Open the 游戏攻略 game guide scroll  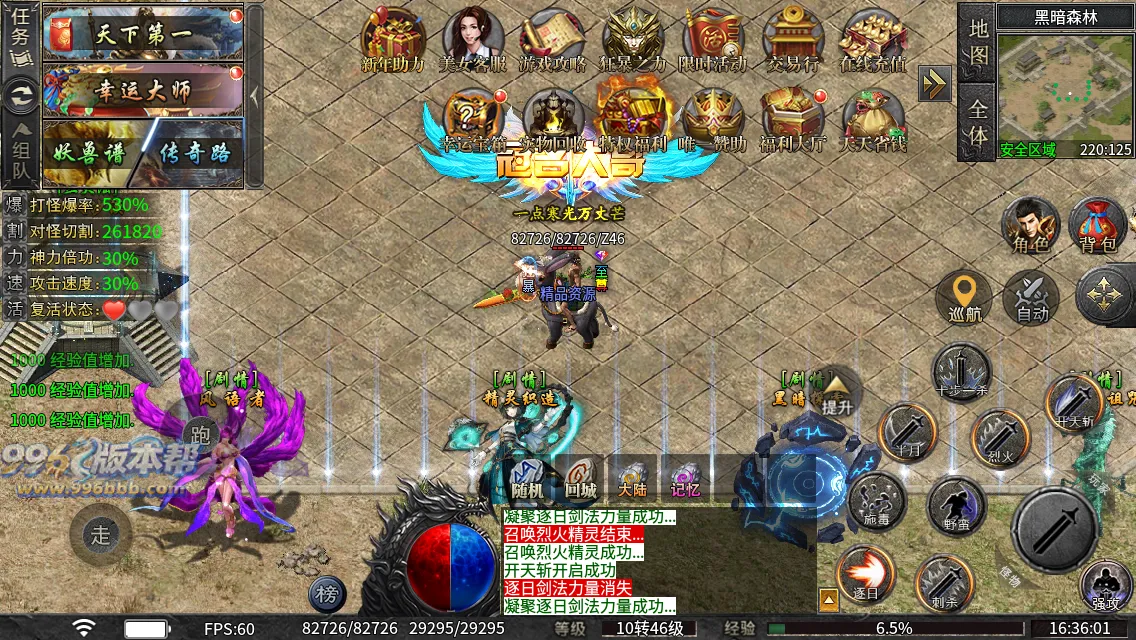tap(552, 40)
